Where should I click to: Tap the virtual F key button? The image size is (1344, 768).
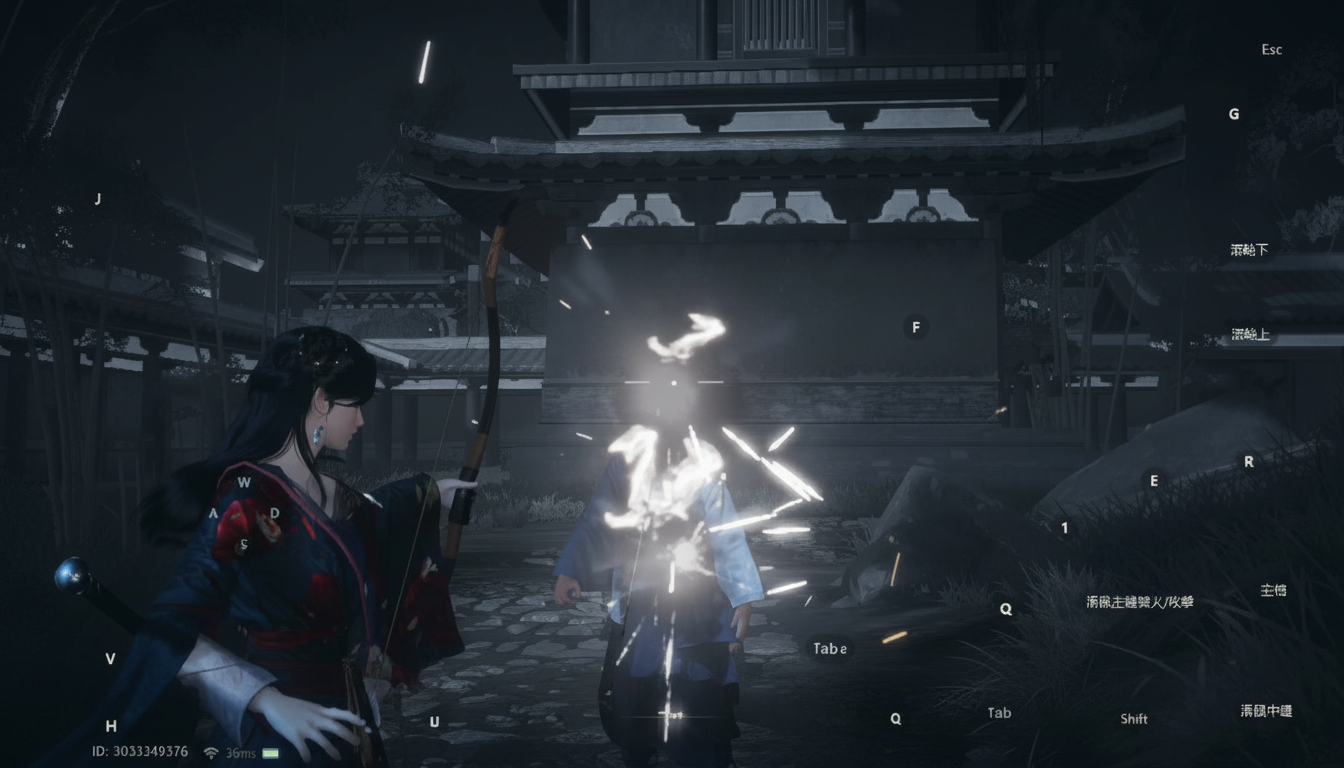pos(915,327)
